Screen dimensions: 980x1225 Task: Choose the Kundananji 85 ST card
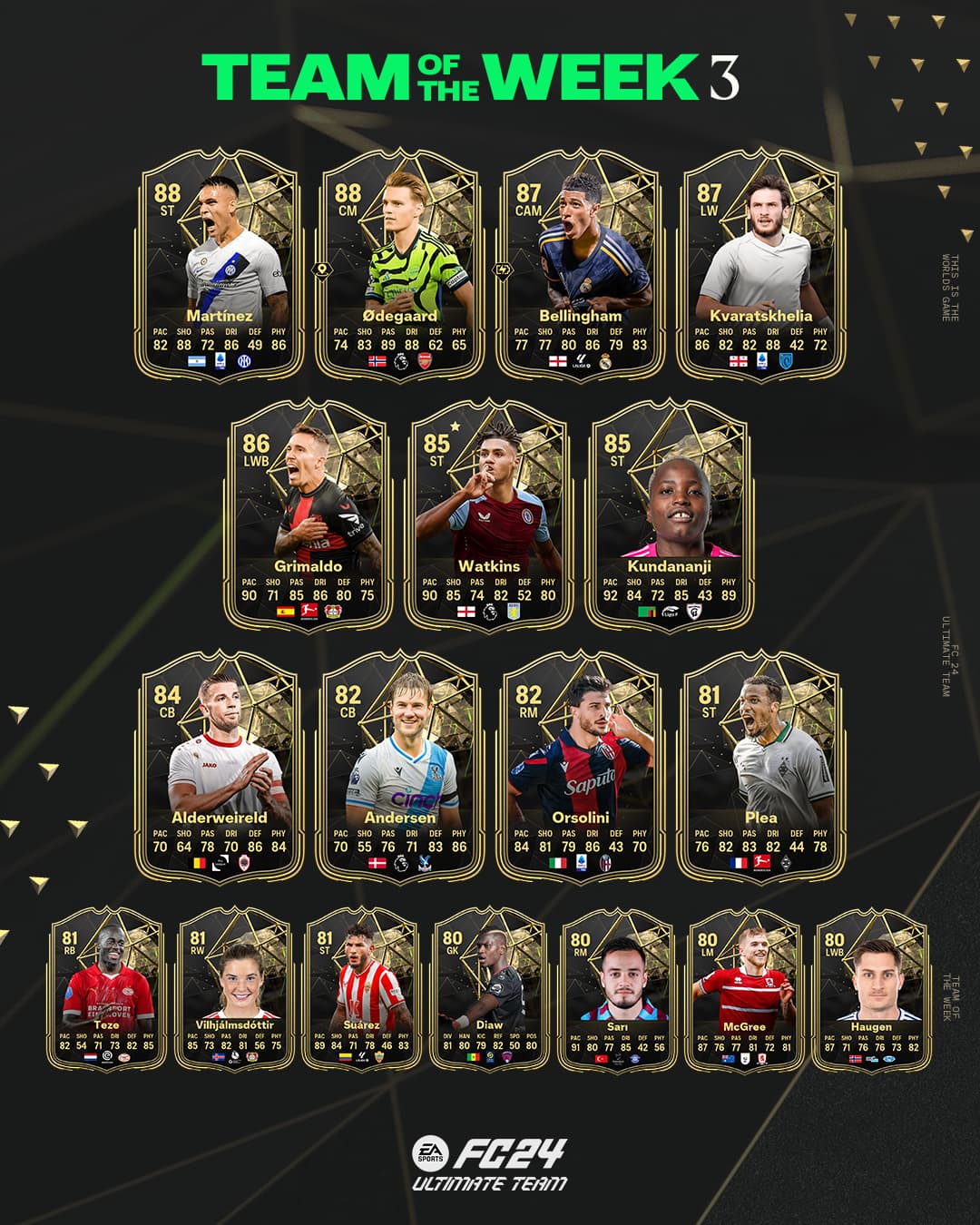tap(670, 514)
